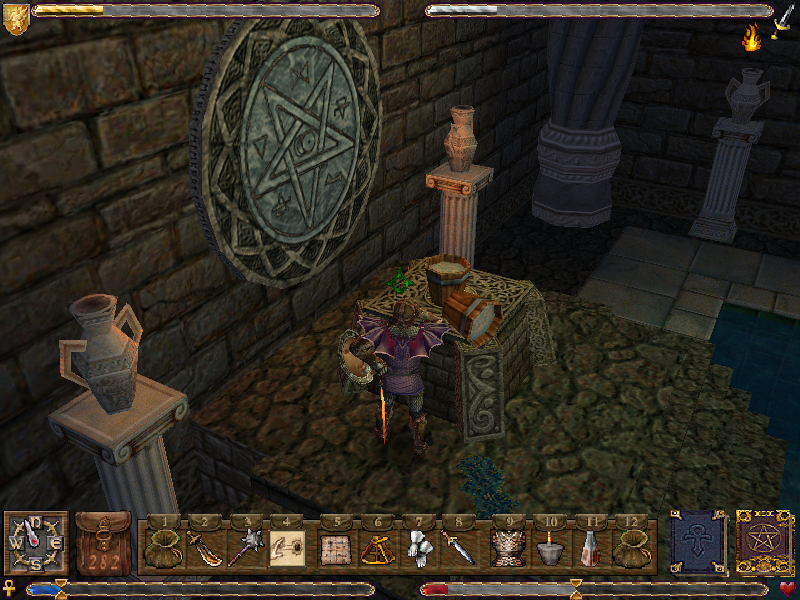
Task: Select the spiked mace in slot 3
Action: (245, 548)
